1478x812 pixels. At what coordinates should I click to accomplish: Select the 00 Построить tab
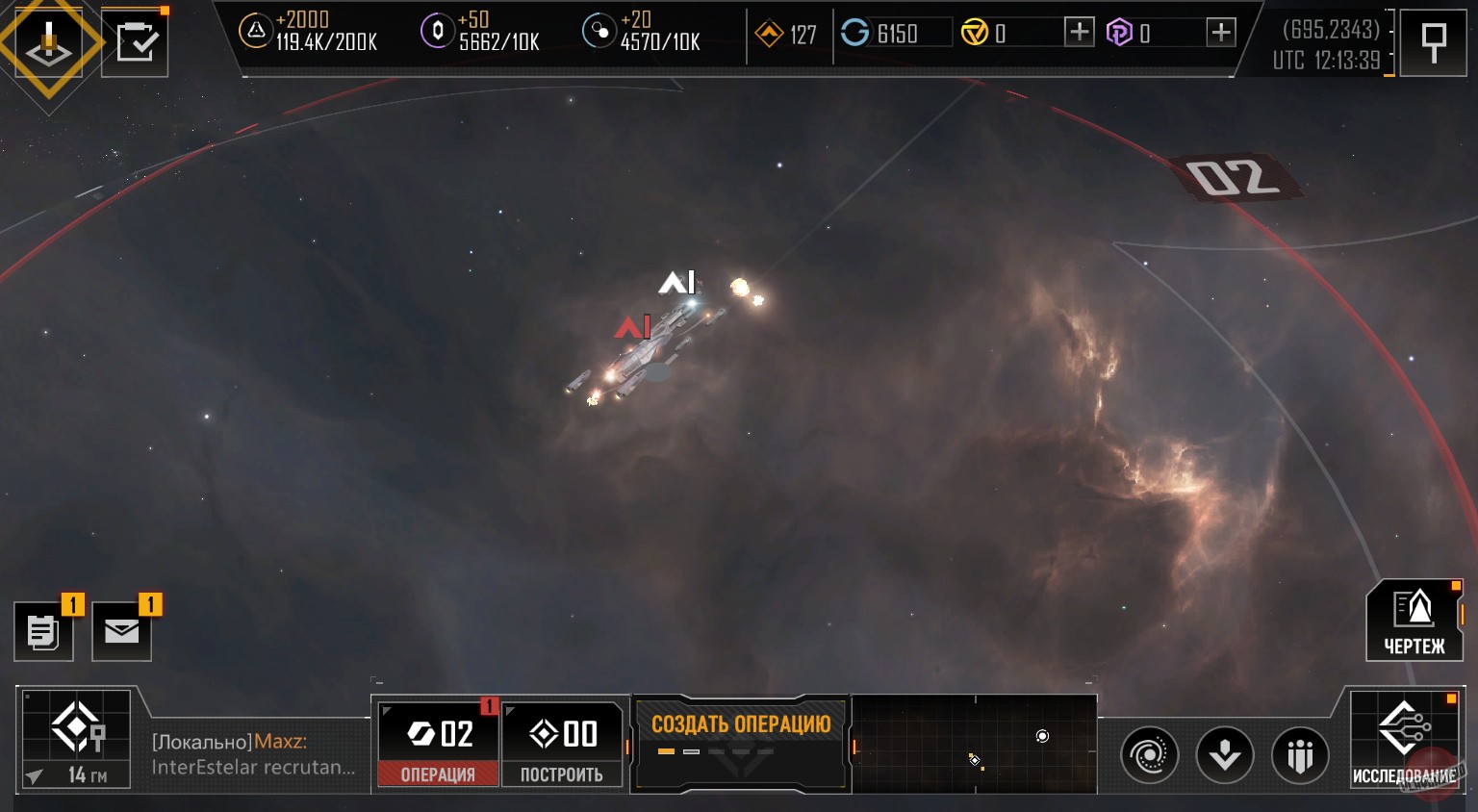[563, 743]
